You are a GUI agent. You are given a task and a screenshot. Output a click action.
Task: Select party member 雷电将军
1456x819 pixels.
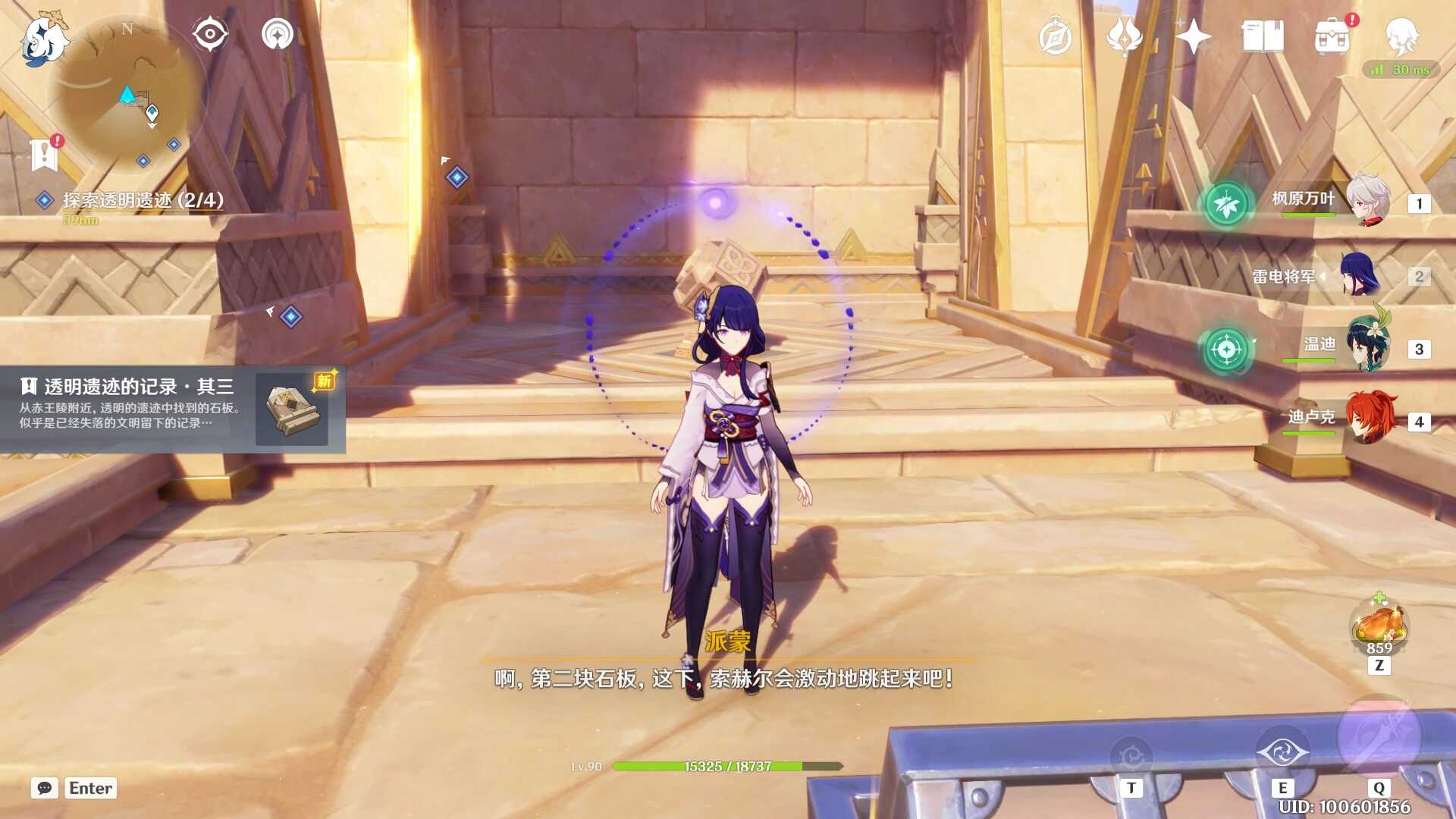click(x=1359, y=275)
